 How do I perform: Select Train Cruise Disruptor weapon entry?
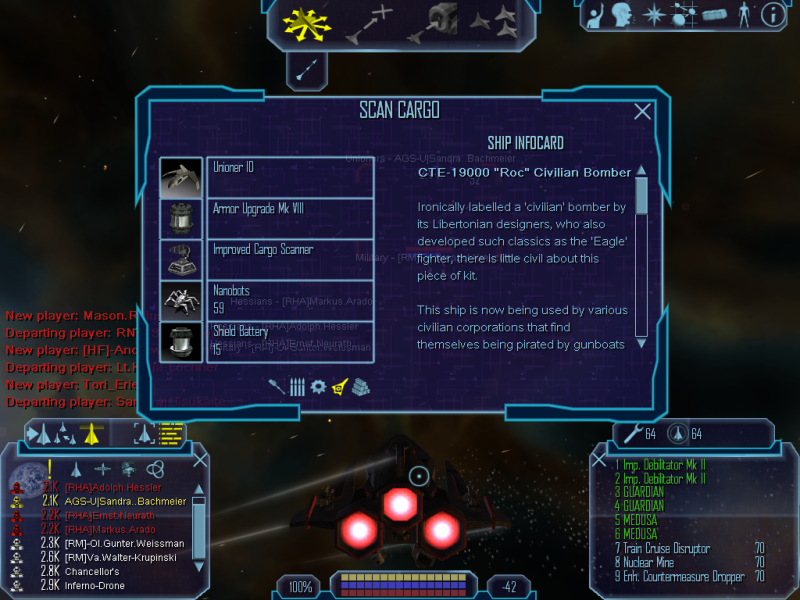667,548
